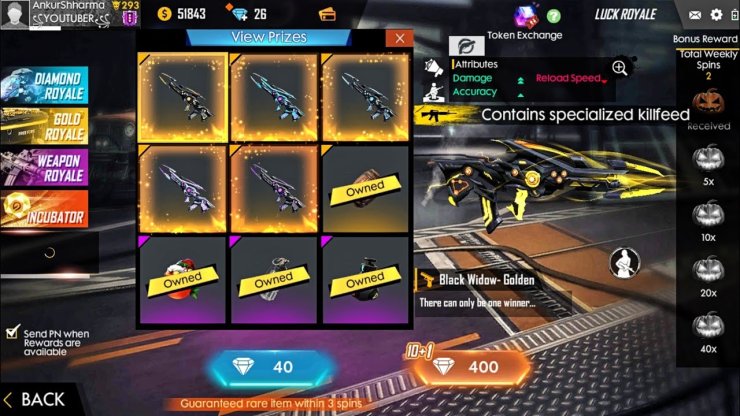Click the magnifier to inspect weapon attributes
The width and height of the screenshot is (740, 416).
(620, 68)
